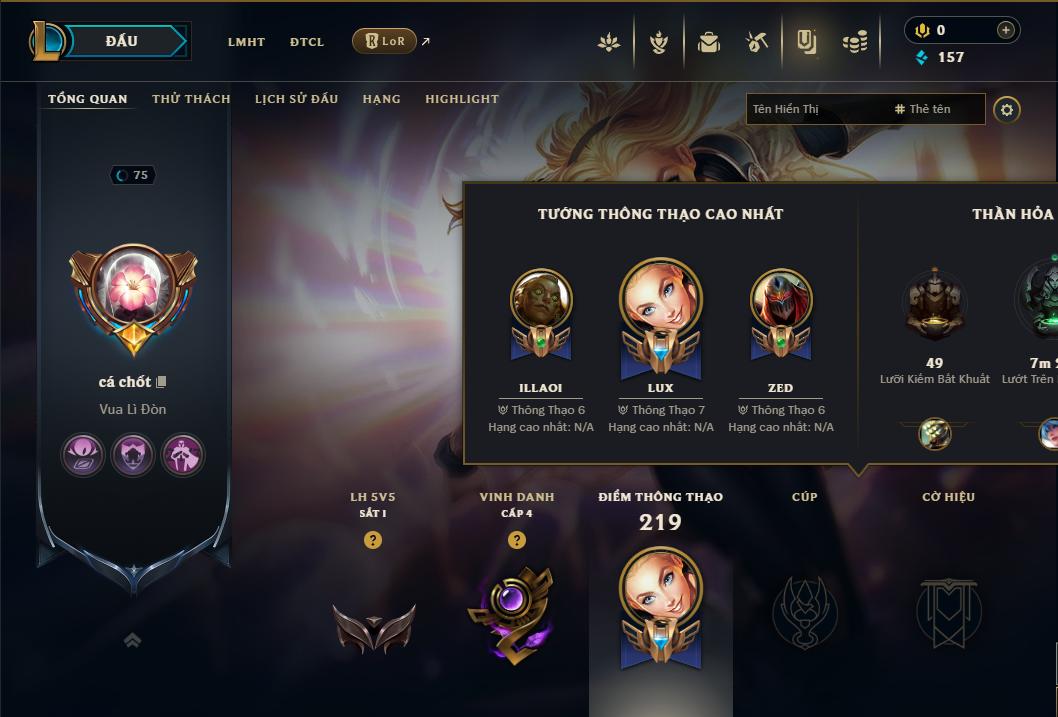Switch to the LỊCH SỬ ĐẤU tab
1058x717 pixels.
(x=296, y=99)
